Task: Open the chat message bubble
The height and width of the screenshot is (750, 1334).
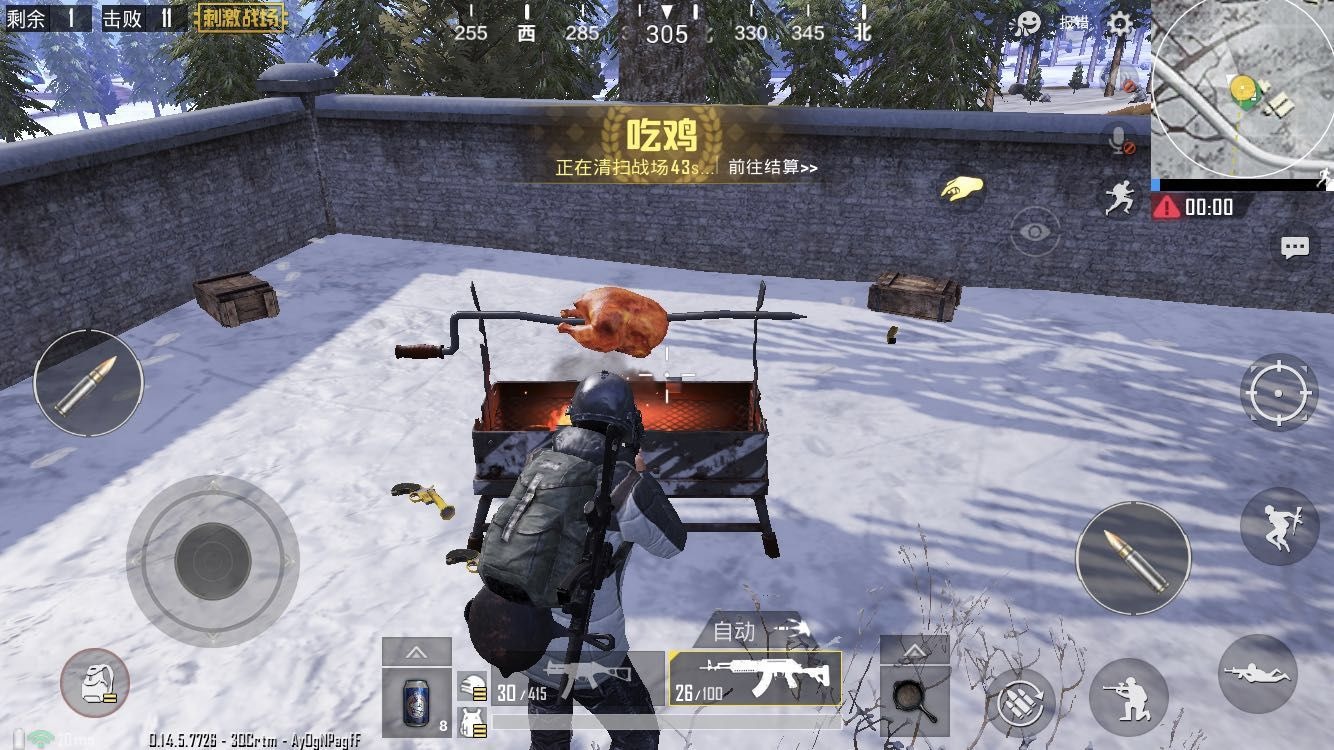Action: tap(1295, 247)
